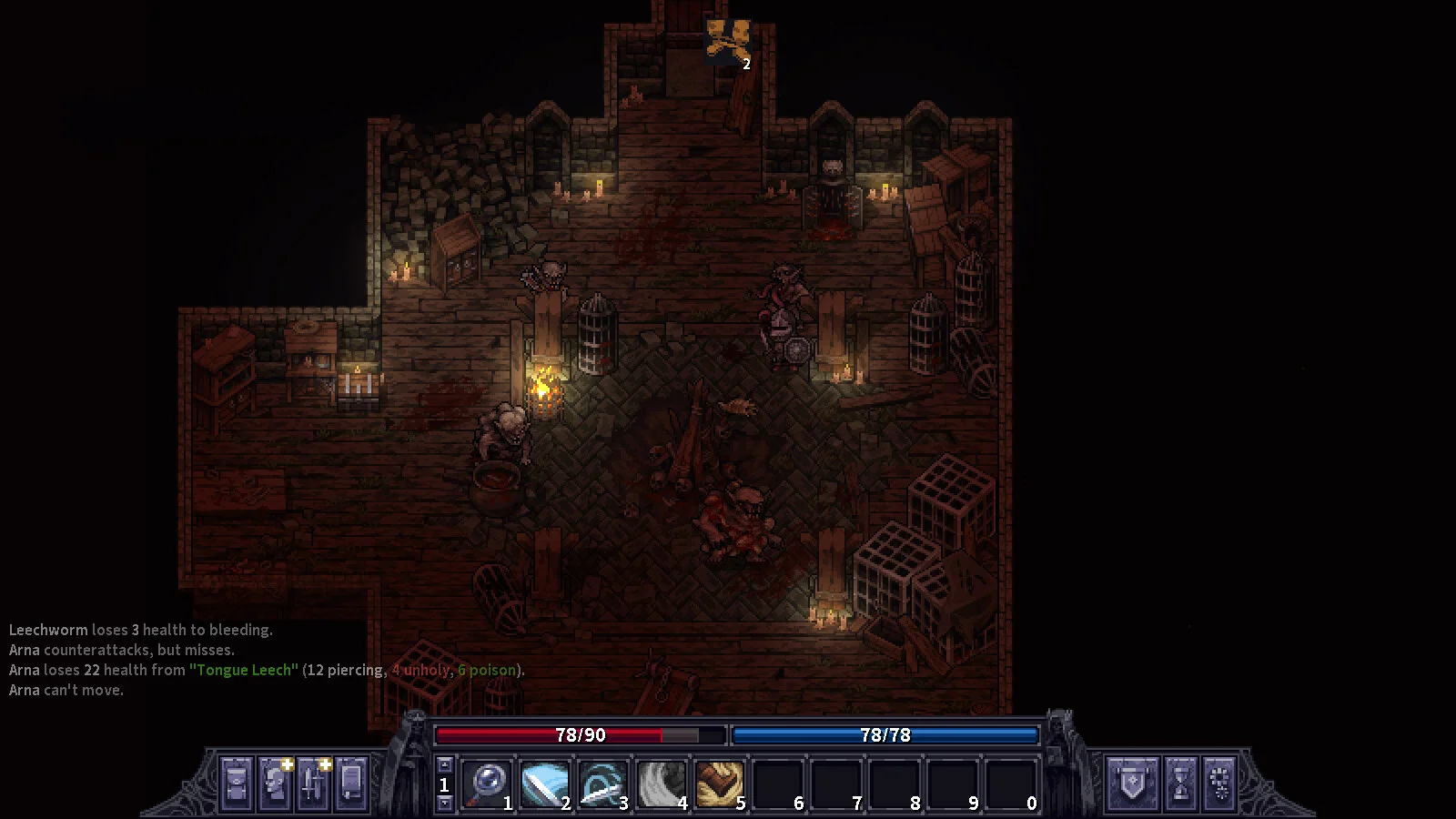Screen dimensions: 1456x819
Task: Use the blue sword slash skill
Action: point(545,783)
